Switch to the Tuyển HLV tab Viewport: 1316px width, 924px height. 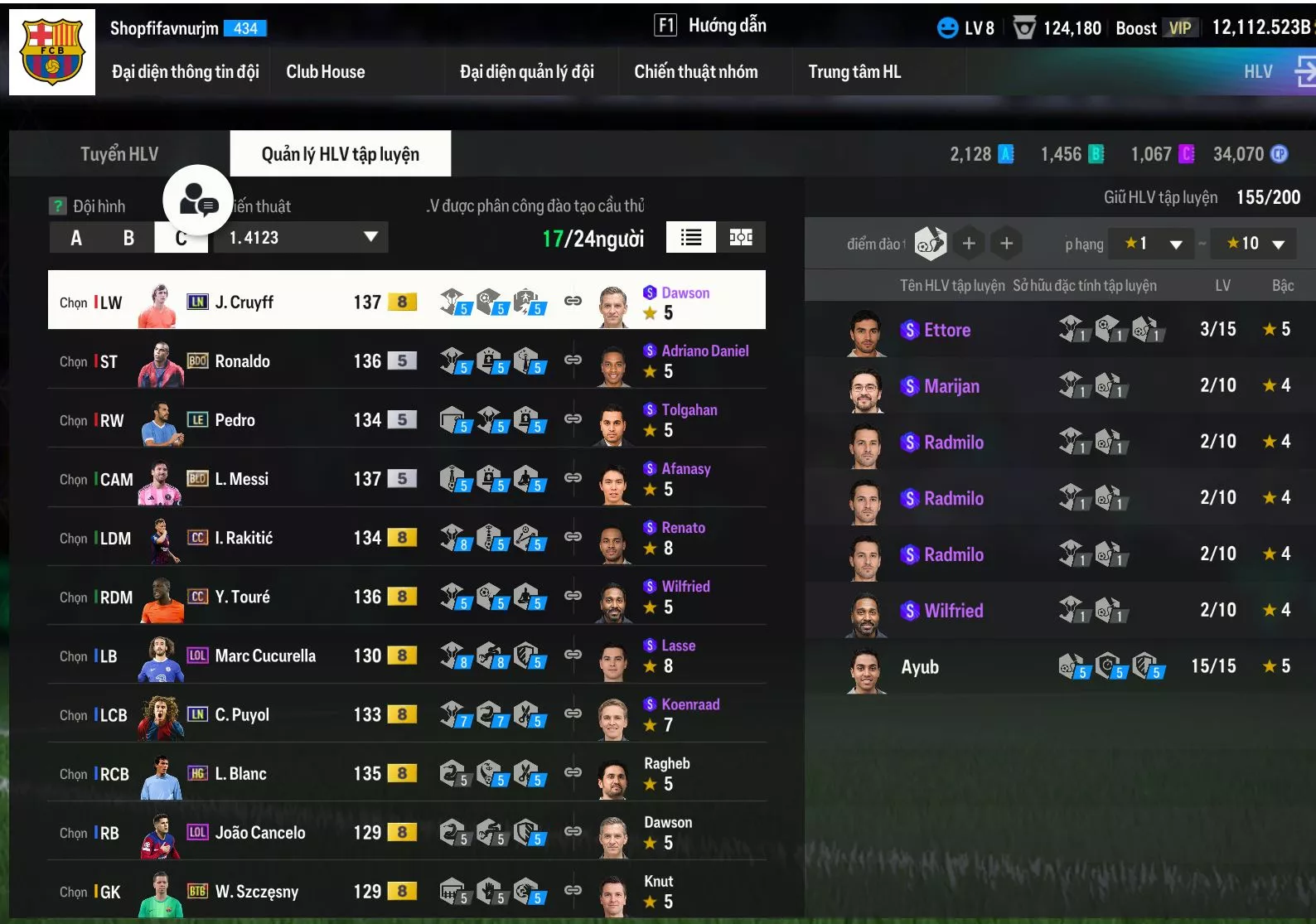click(x=119, y=154)
